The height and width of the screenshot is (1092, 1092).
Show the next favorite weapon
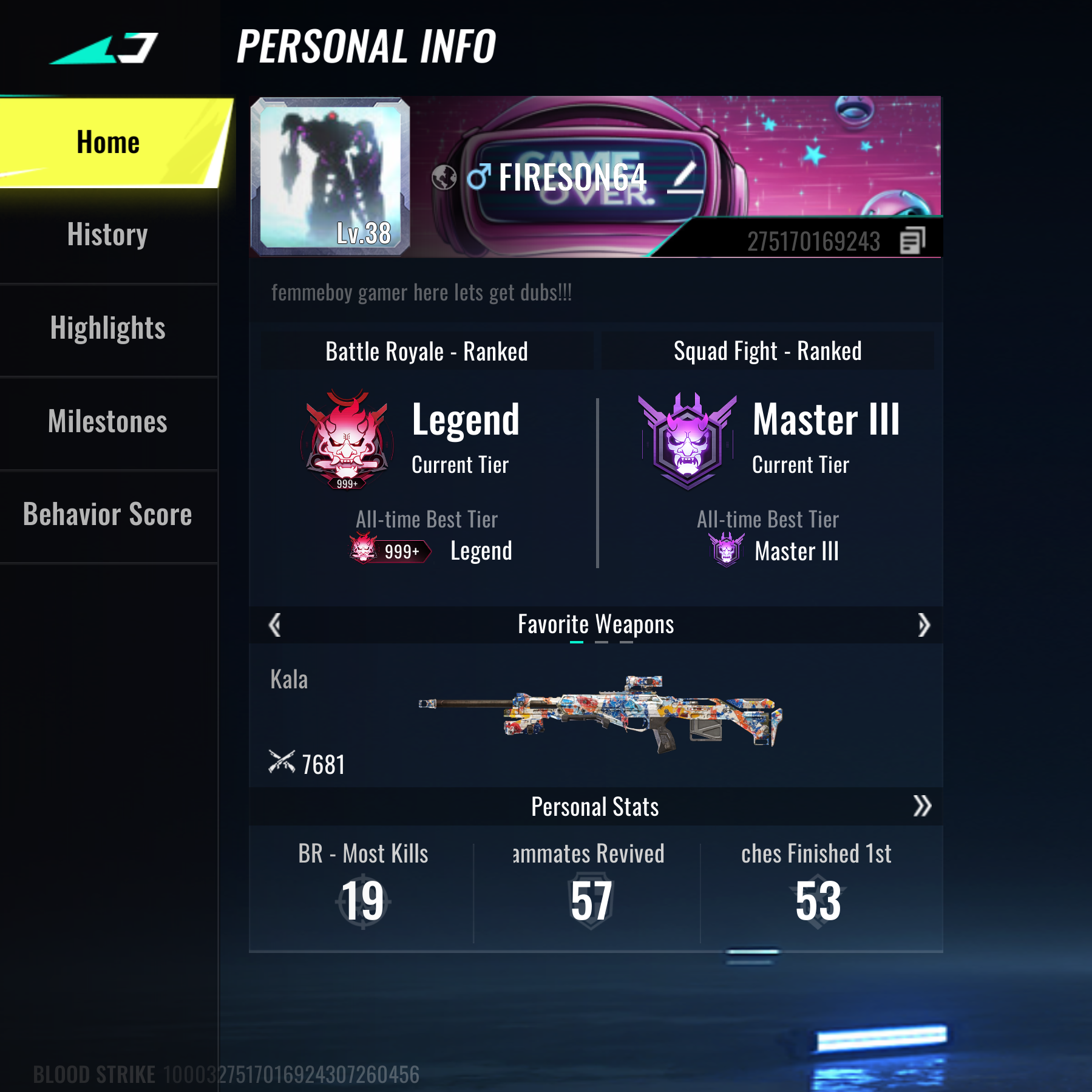coord(923,625)
